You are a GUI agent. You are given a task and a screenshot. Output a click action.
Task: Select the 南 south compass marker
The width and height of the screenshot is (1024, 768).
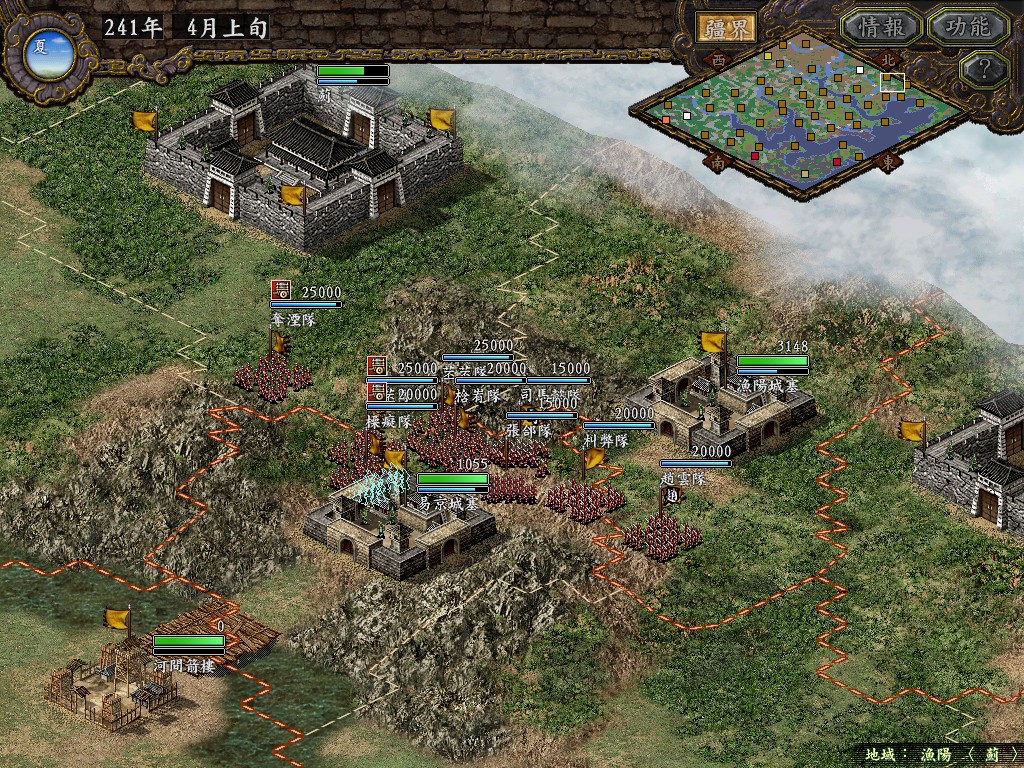717,161
